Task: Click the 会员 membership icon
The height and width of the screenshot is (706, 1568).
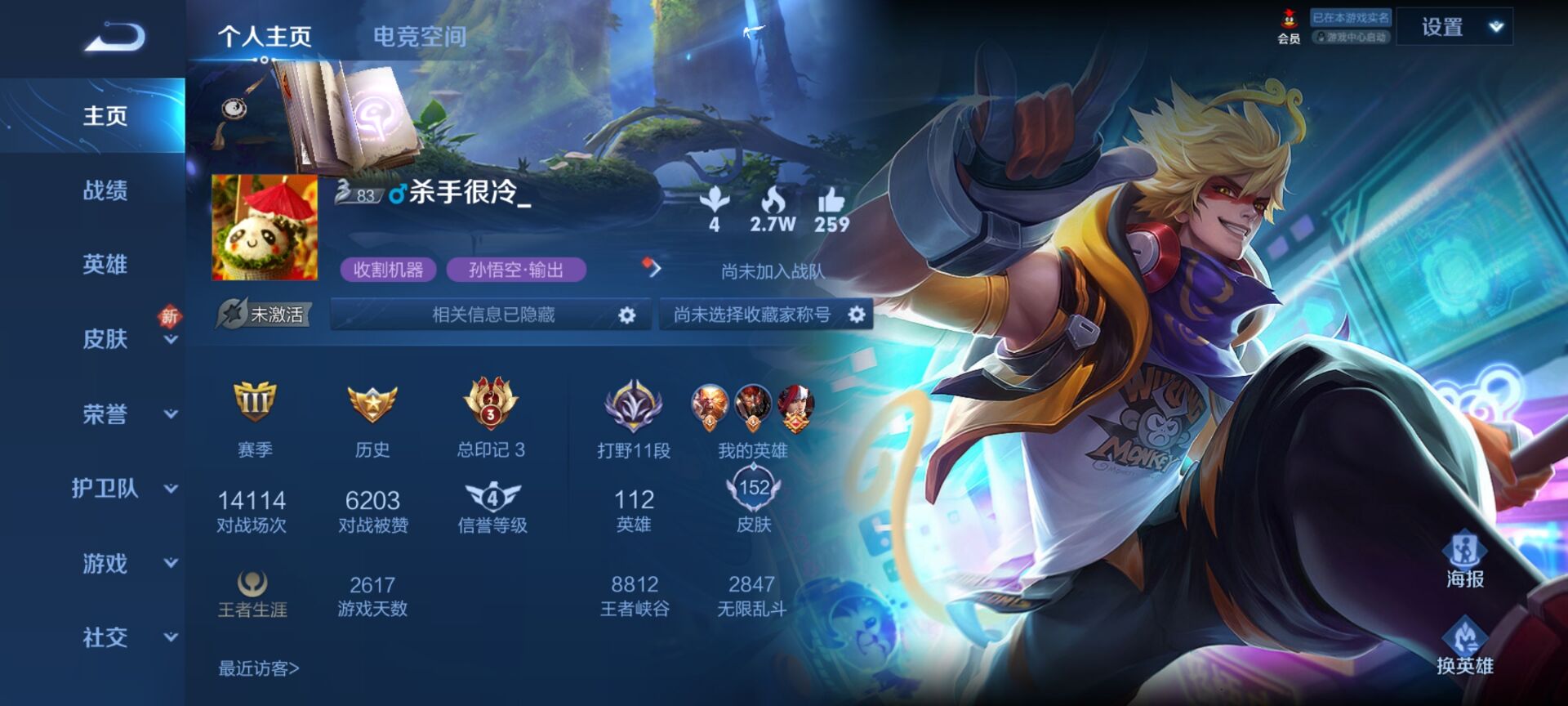Action: pos(1289,26)
